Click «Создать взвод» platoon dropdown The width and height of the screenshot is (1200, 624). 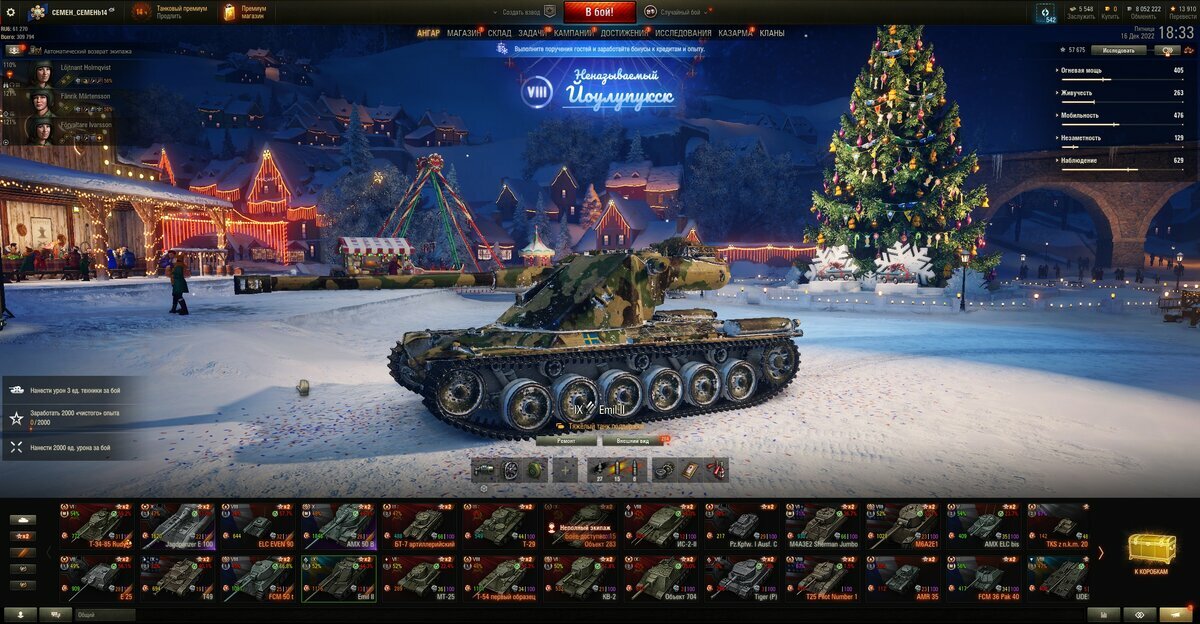coord(527,12)
